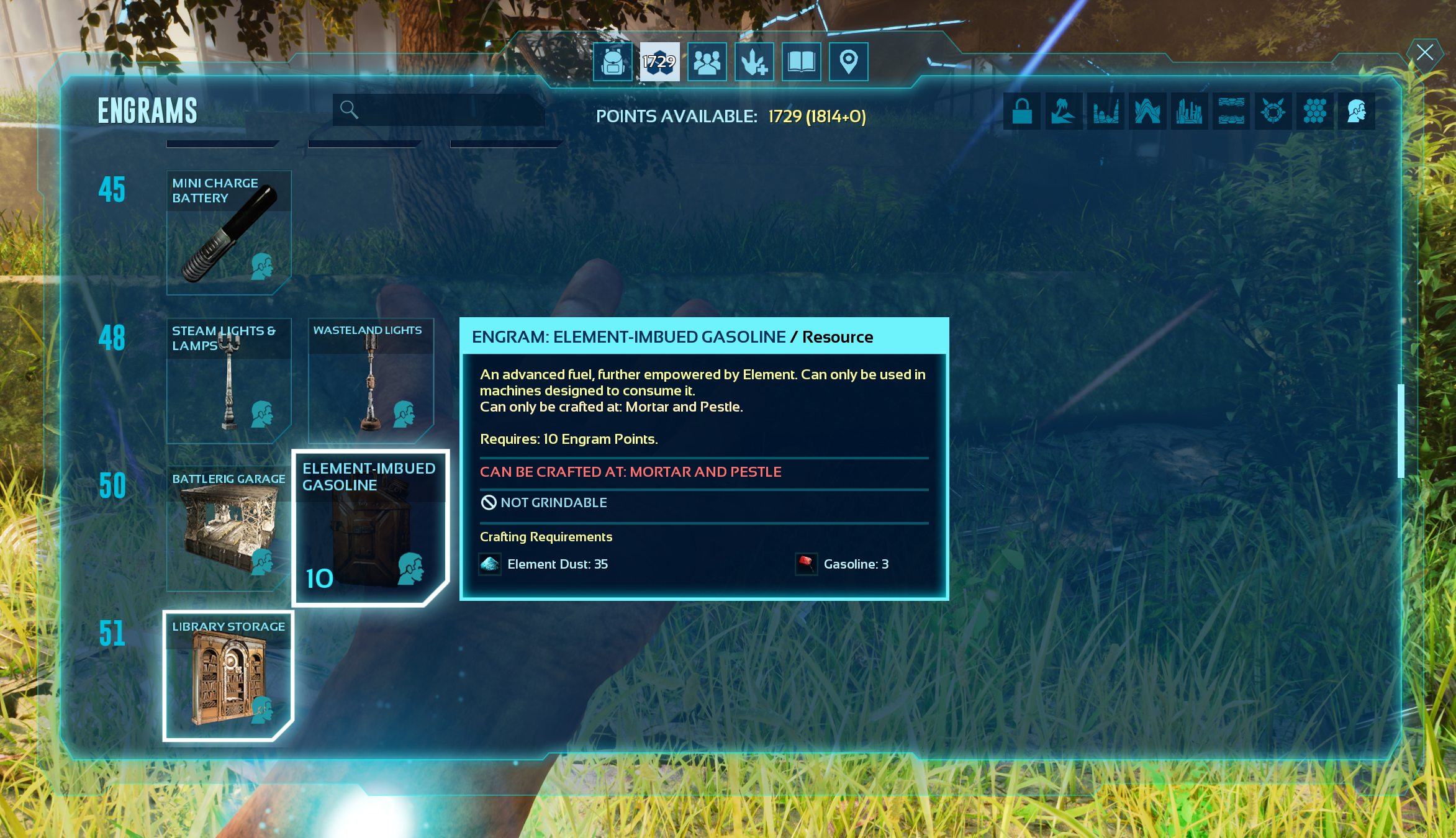Select the Tribe members icon
This screenshot has width=1456, height=838.
point(707,61)
